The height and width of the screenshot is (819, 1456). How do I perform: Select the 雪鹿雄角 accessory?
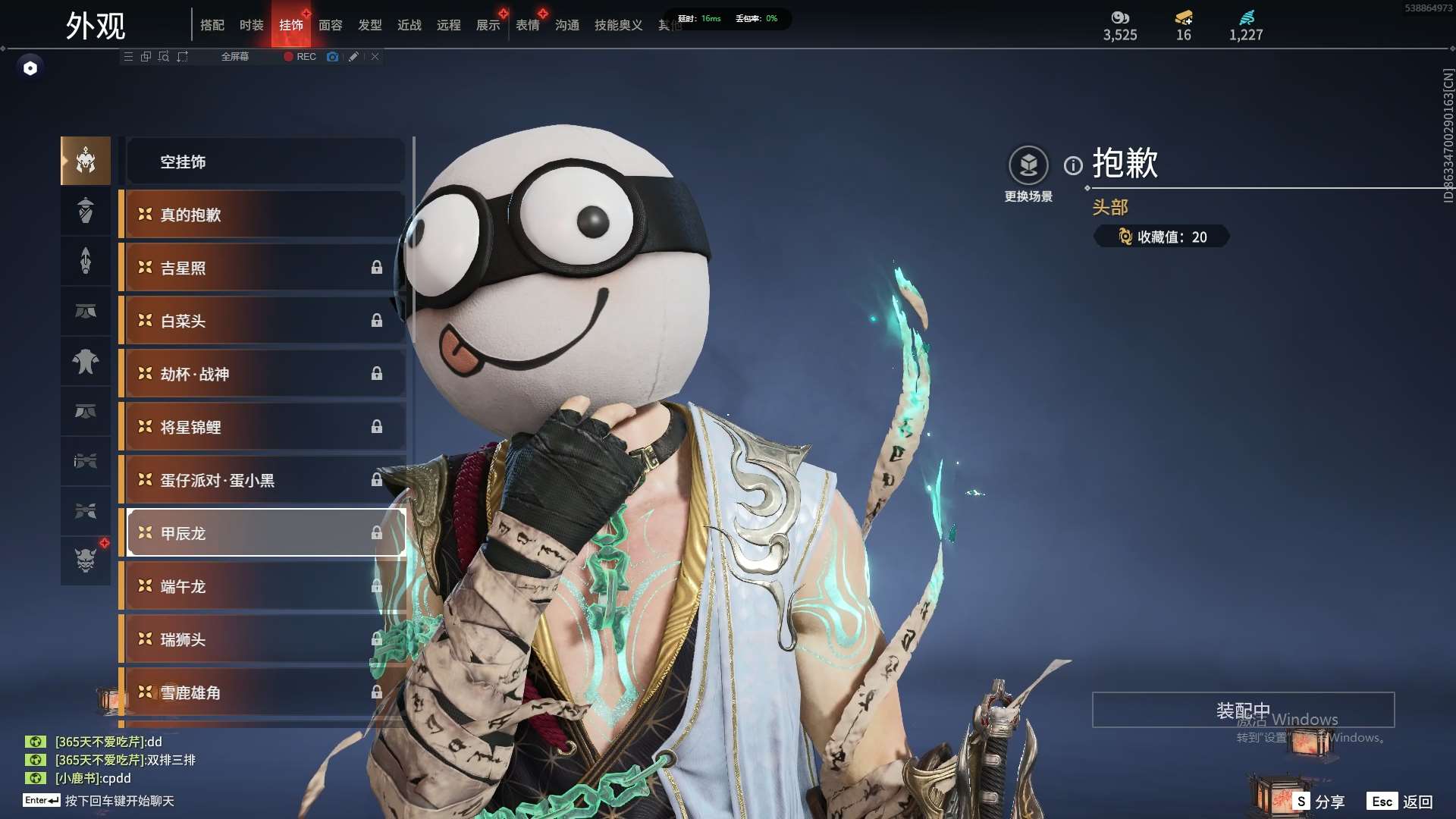(265, 692)
